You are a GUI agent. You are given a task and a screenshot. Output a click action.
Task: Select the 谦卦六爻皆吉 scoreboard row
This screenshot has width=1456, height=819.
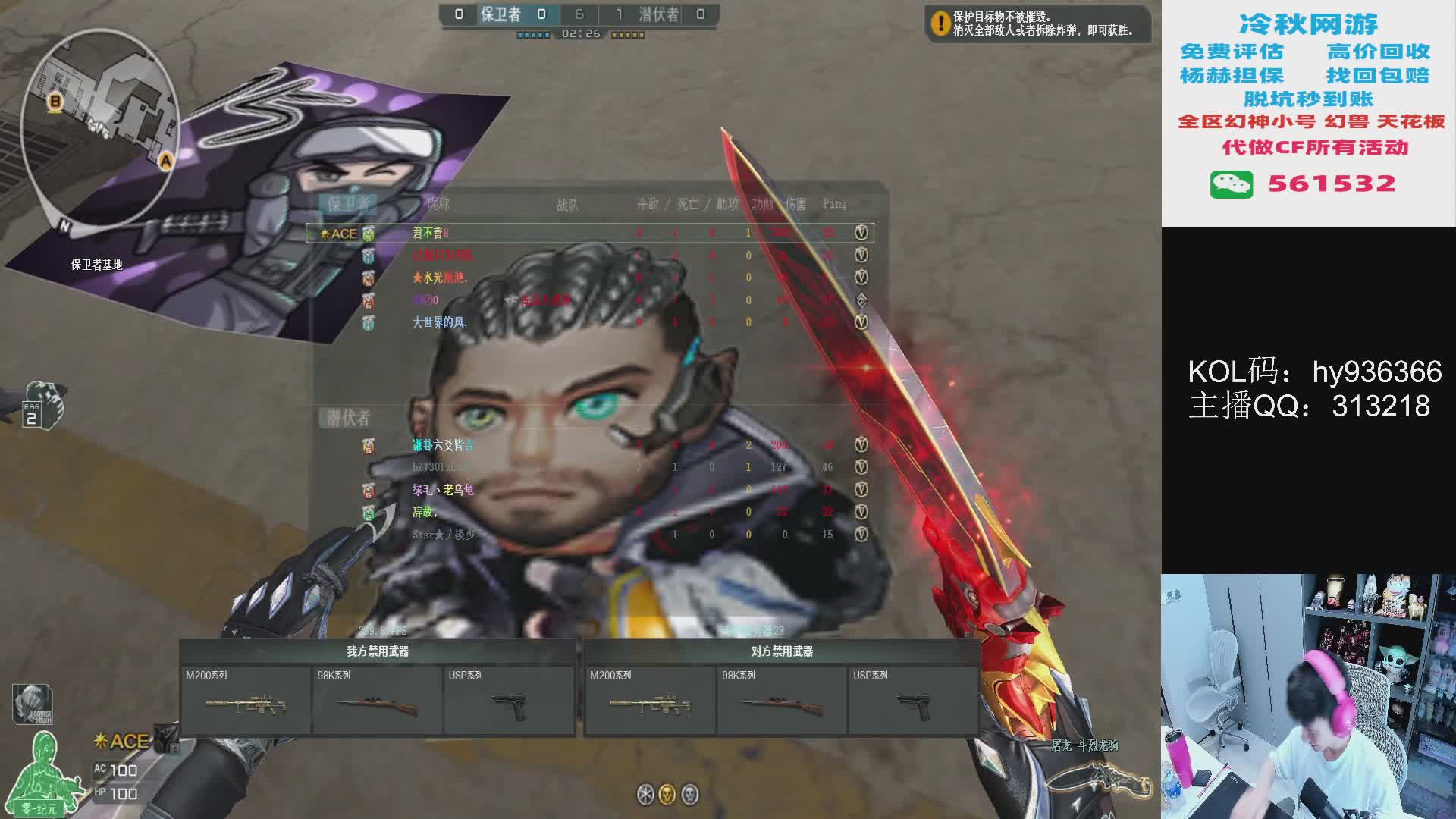(443, 445)
